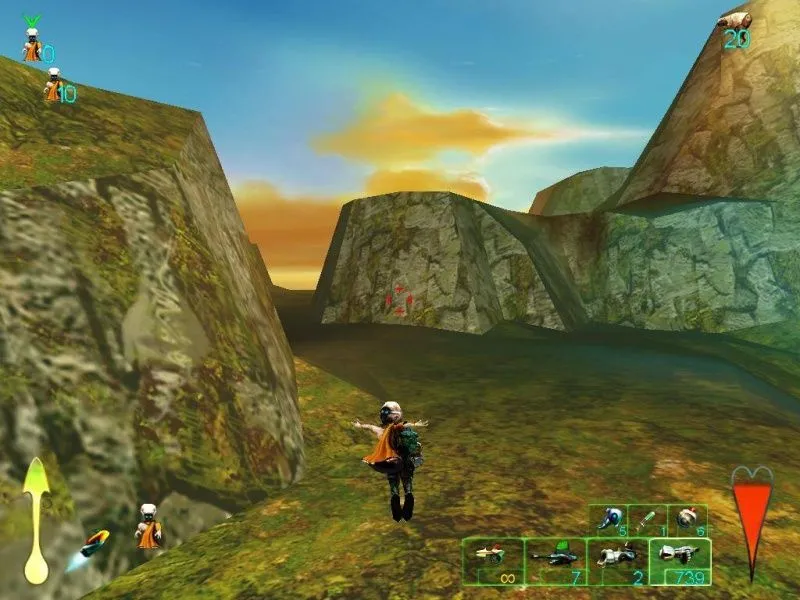Use the blue backpack item slot
Viewport: 800px width, 600px height.
pyautogui.click(x=608, y=518)
